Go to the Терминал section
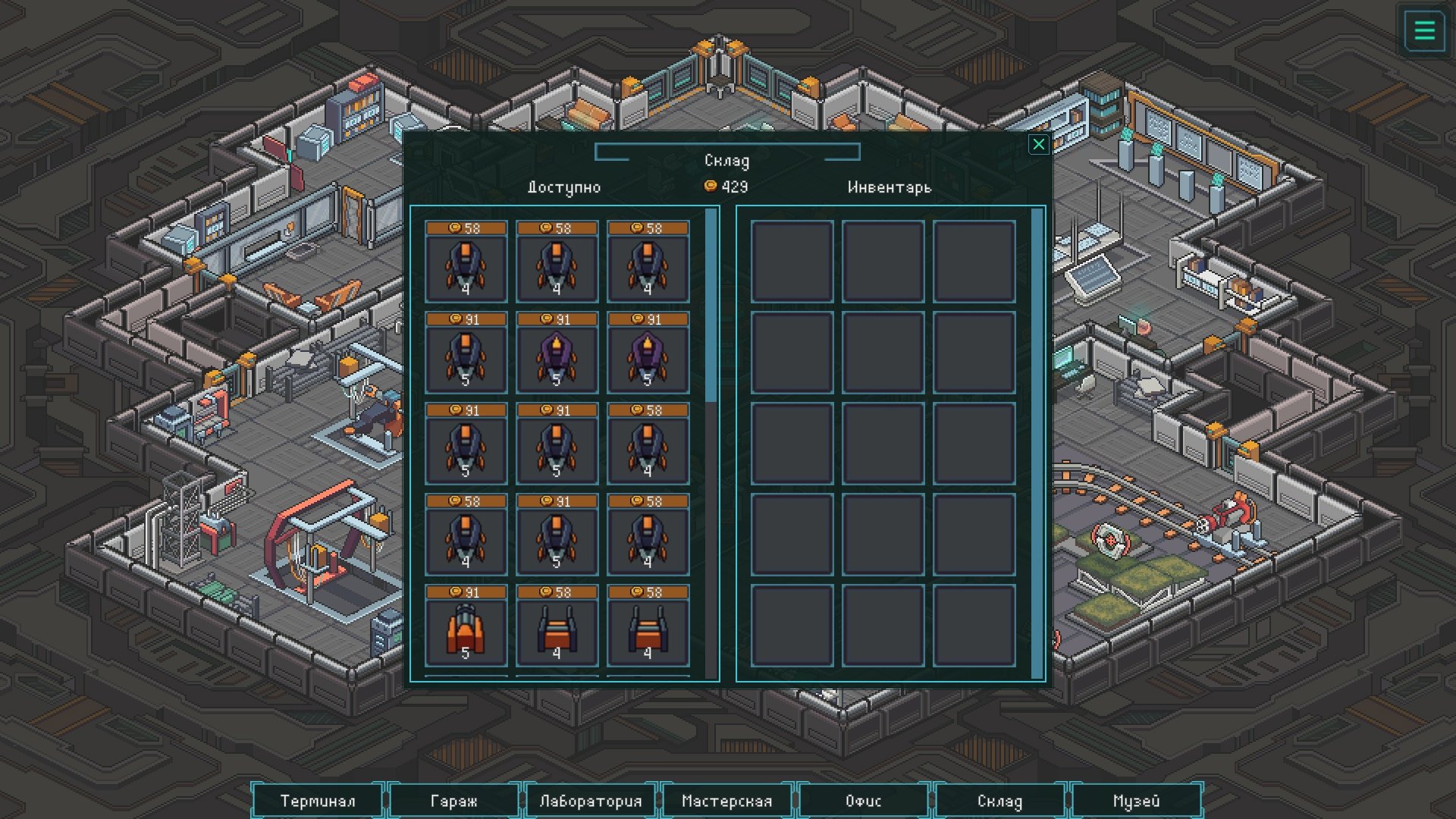The height and width of the screenshot is (819, 1456). [x=318, y=801]
